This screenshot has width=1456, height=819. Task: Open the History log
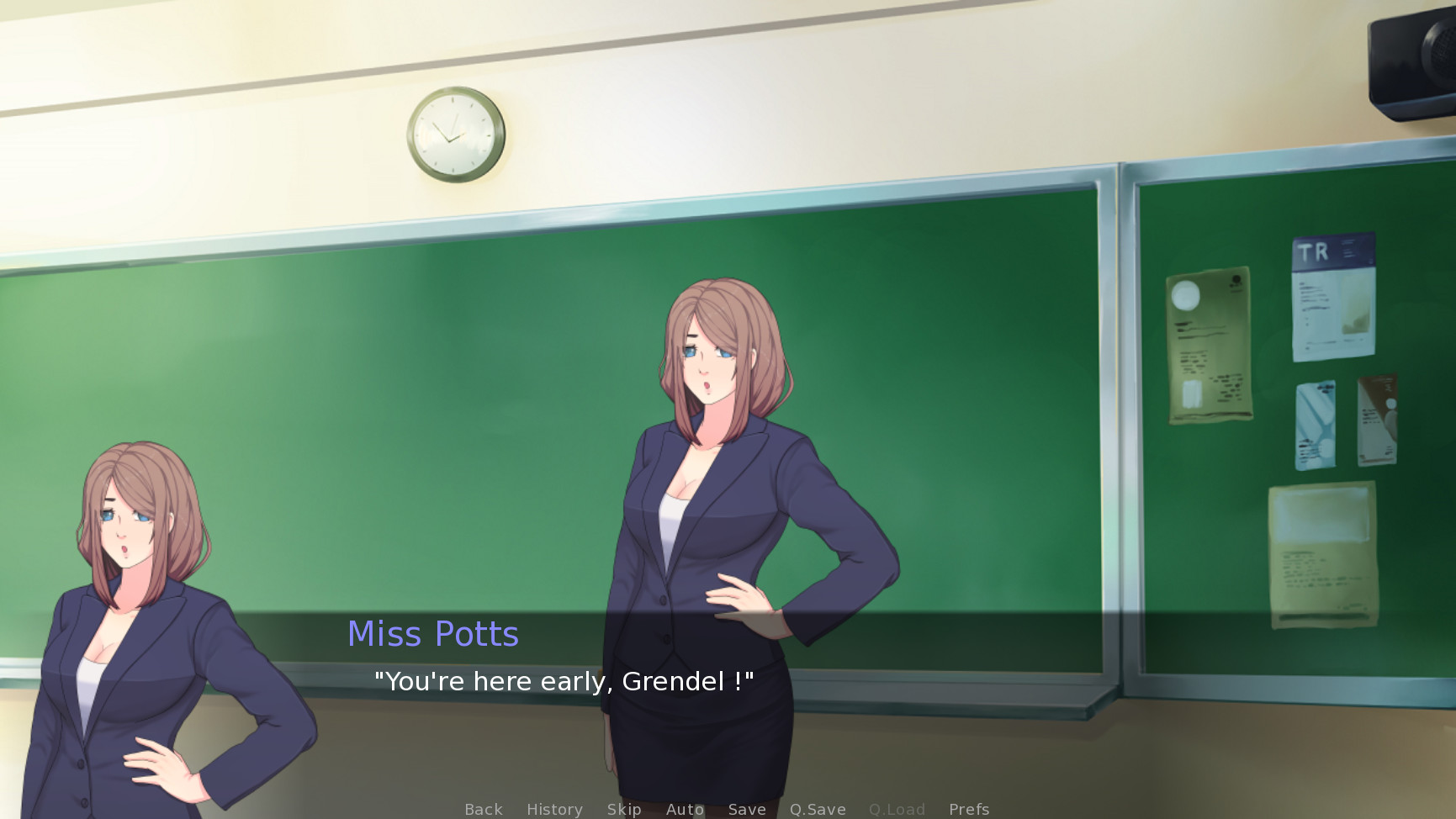pyautogui.click(x=553, y=809)
